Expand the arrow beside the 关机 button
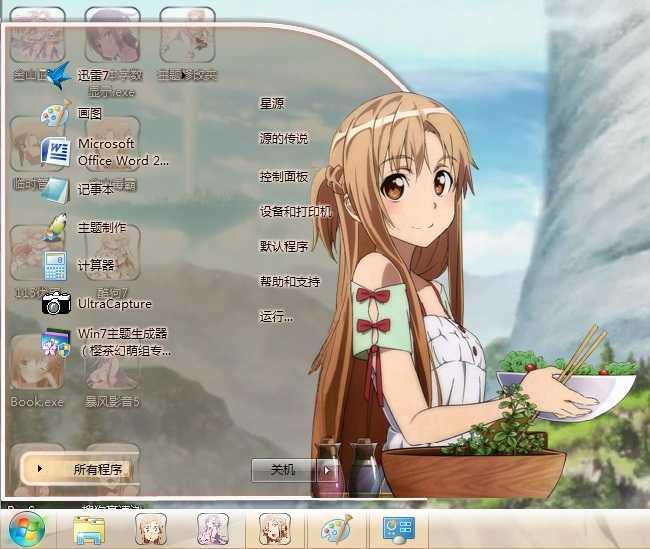650x549 pixels. point(325,469)
